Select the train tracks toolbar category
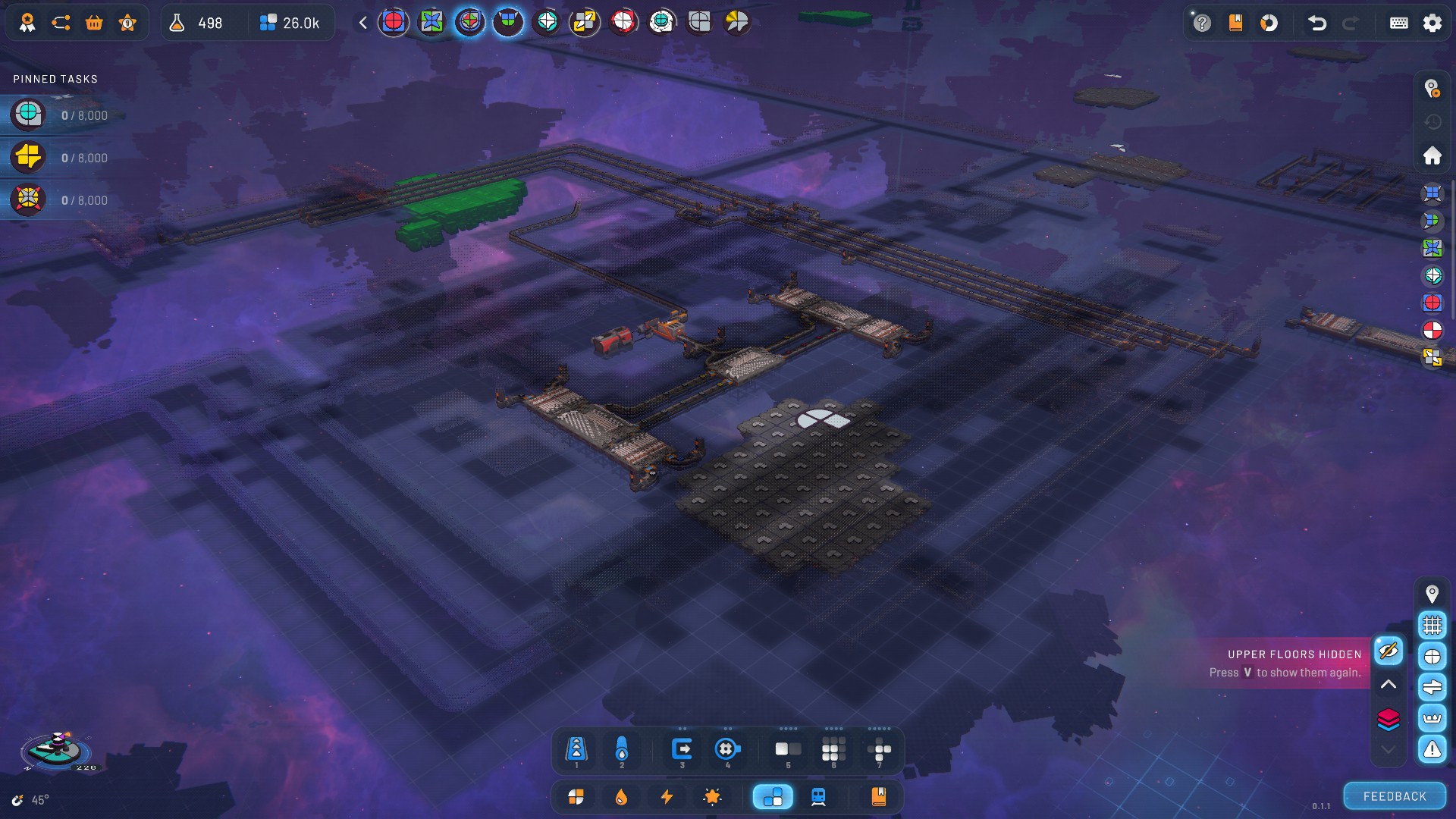The image size is (1456, 819). [x=818, y=797]
